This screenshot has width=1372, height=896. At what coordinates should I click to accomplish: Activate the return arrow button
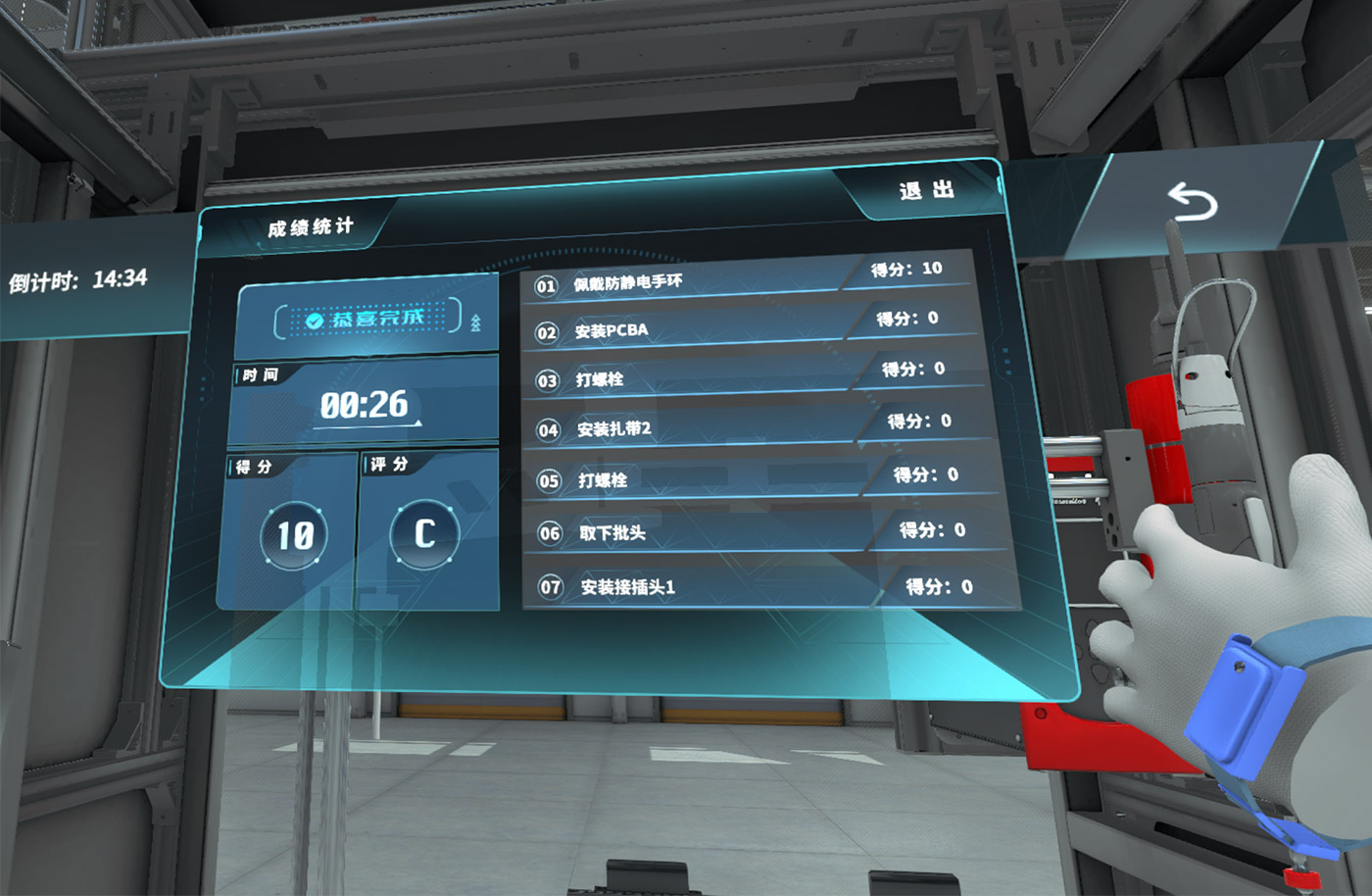(1192, 203)
